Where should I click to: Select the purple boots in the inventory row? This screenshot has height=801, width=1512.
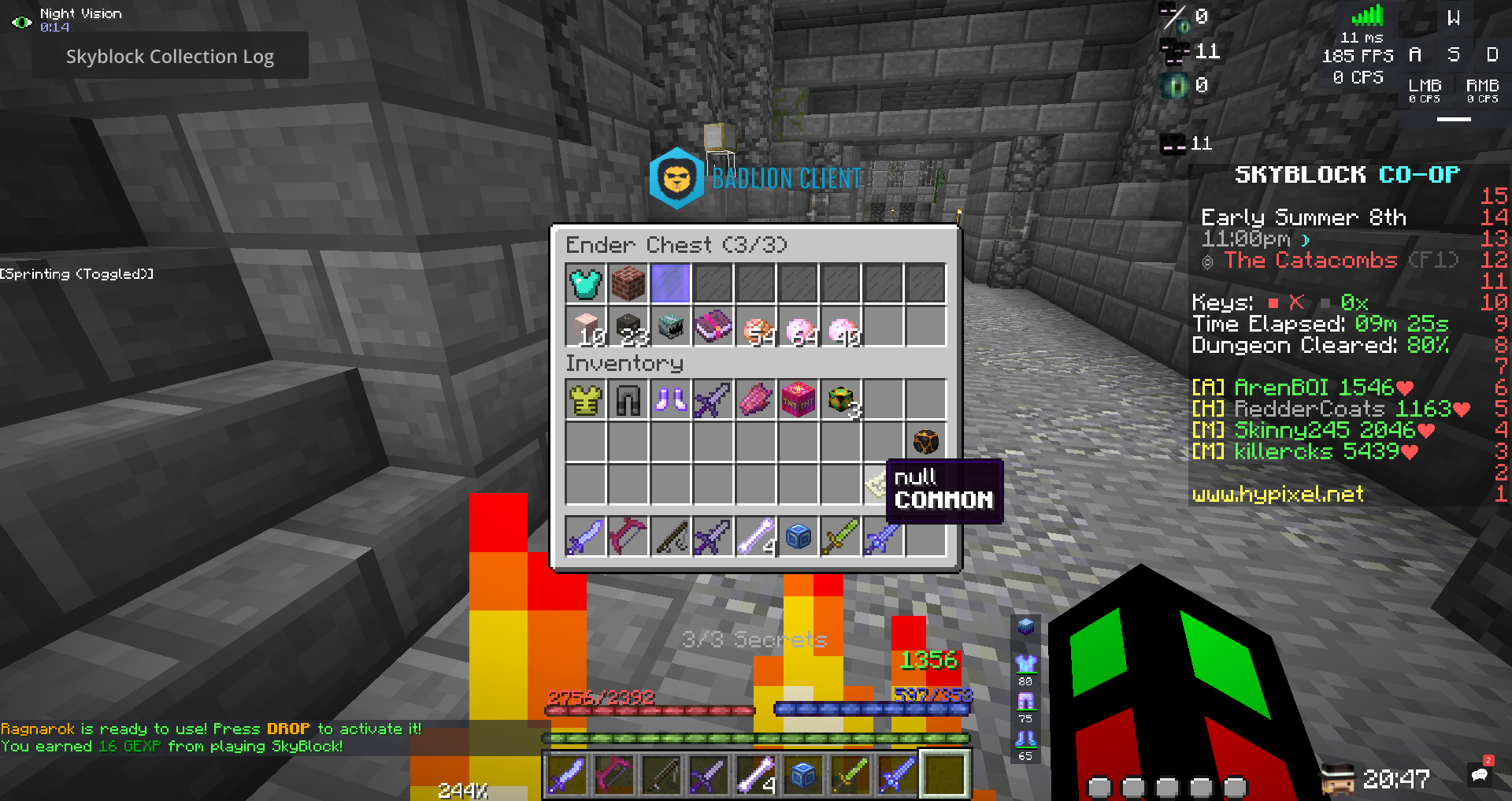tap(670, 399)
